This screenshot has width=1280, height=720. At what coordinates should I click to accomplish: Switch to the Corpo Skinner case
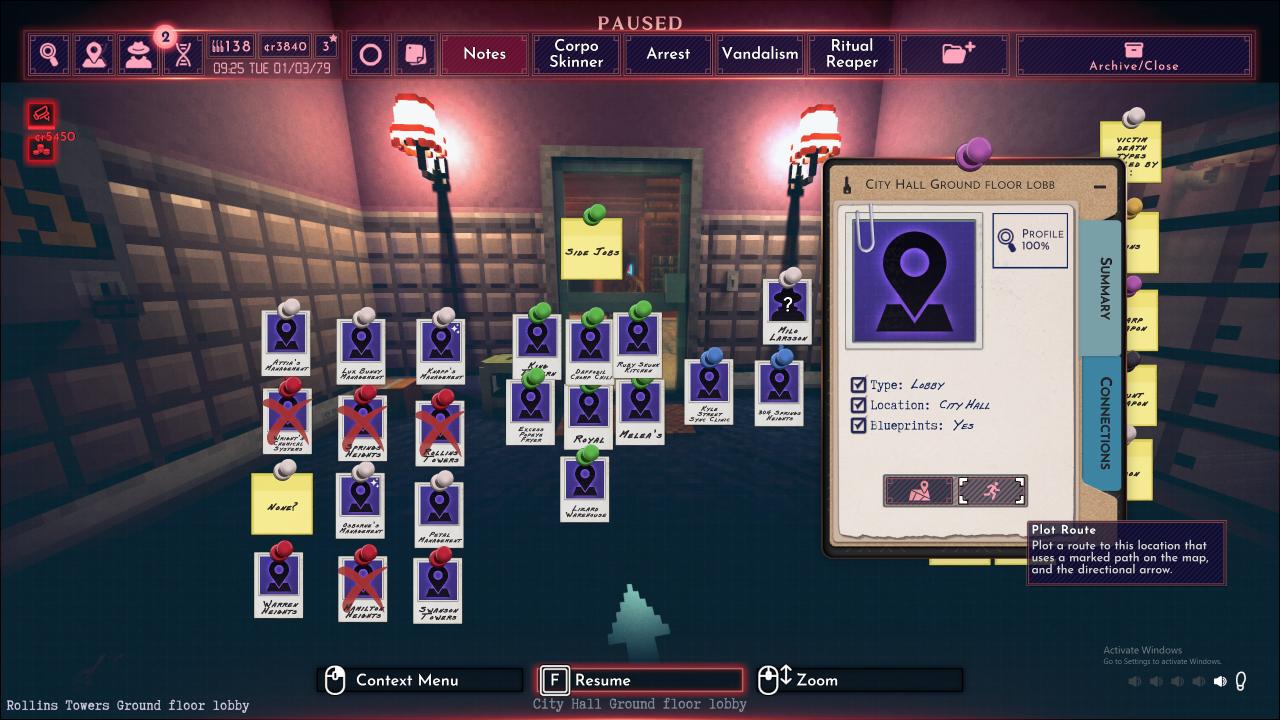click(x=576, y=54)
